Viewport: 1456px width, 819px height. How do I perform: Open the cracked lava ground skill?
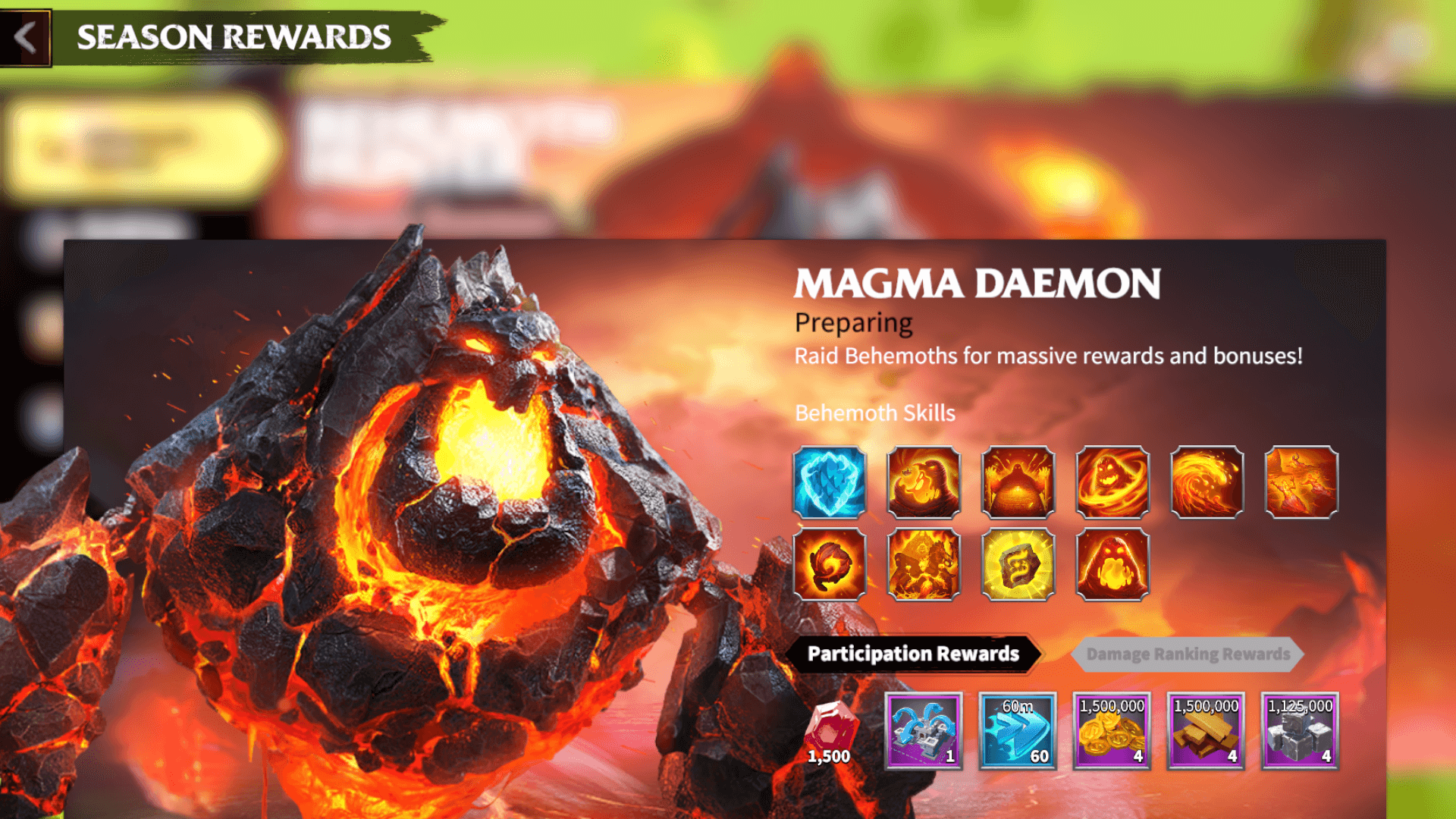coord(1299,483)
